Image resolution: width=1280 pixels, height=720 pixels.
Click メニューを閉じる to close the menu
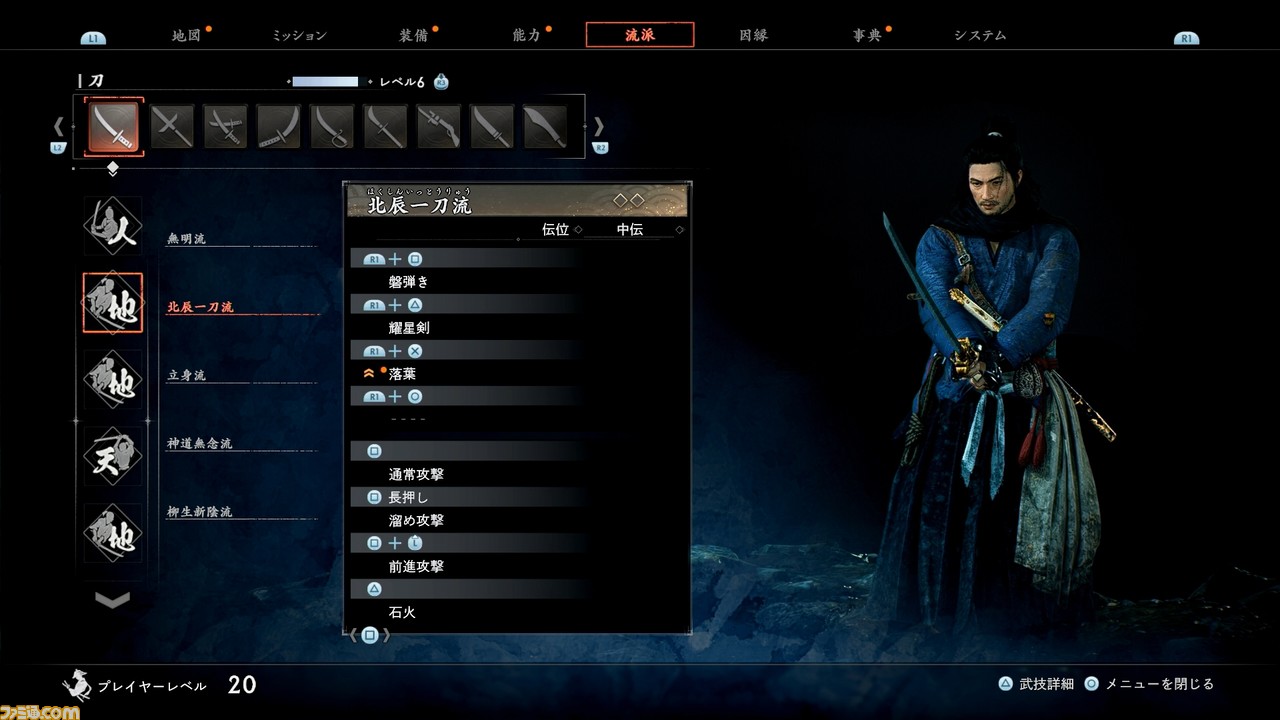coord(1160,682)
